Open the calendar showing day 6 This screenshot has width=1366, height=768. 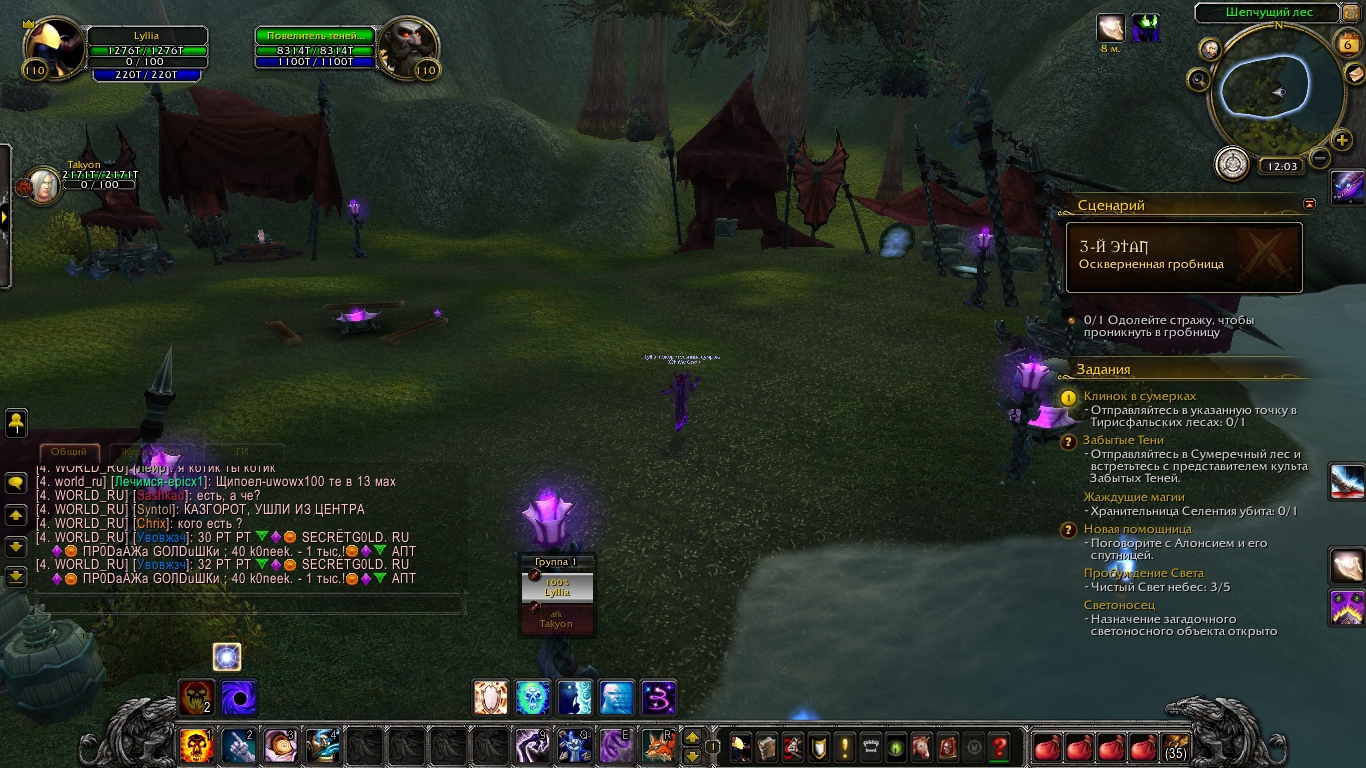click(x=1346, y=42)
